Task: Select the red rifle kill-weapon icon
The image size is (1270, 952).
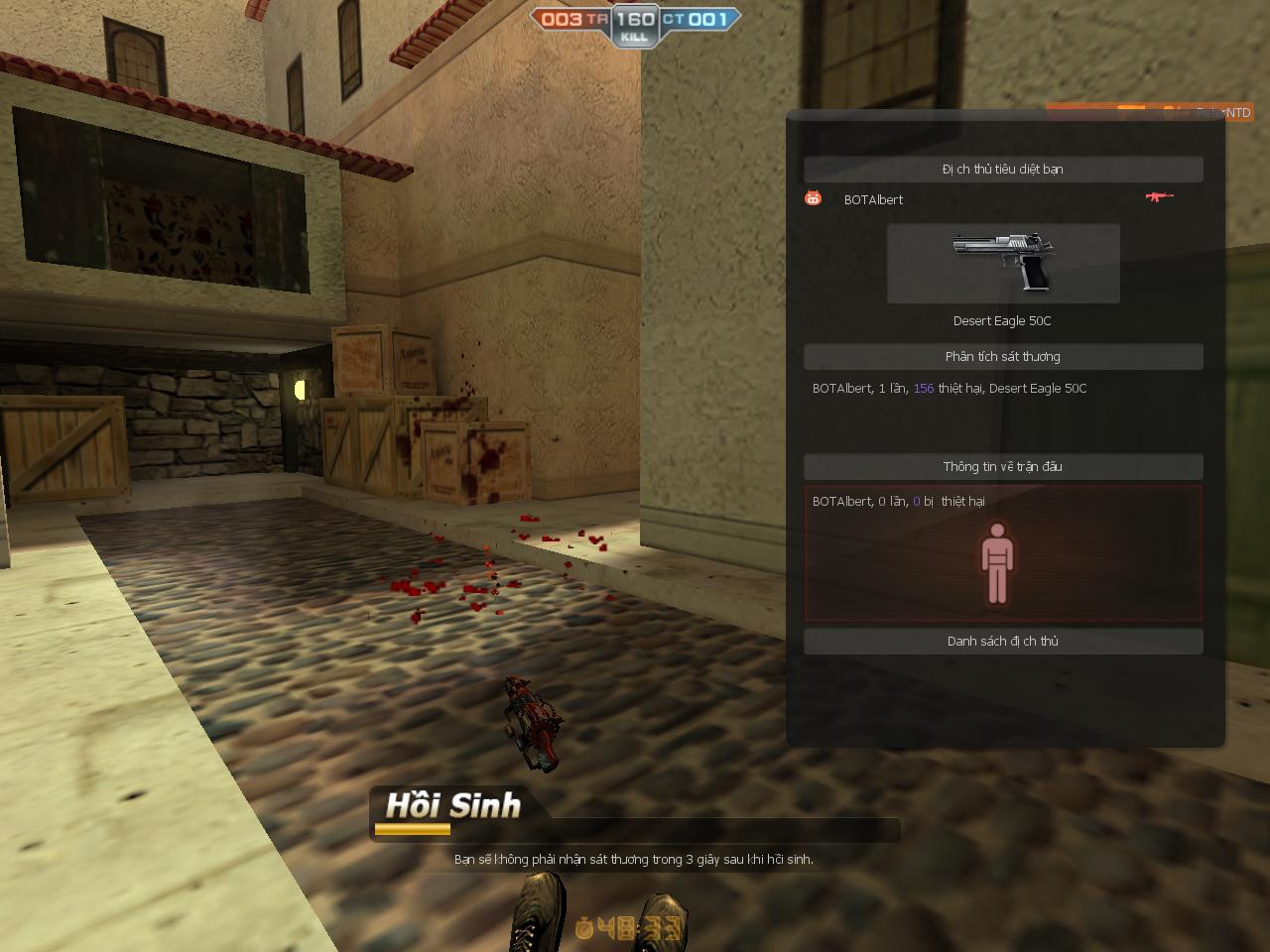Action: pyautogui.click(x=1158, y=198)
